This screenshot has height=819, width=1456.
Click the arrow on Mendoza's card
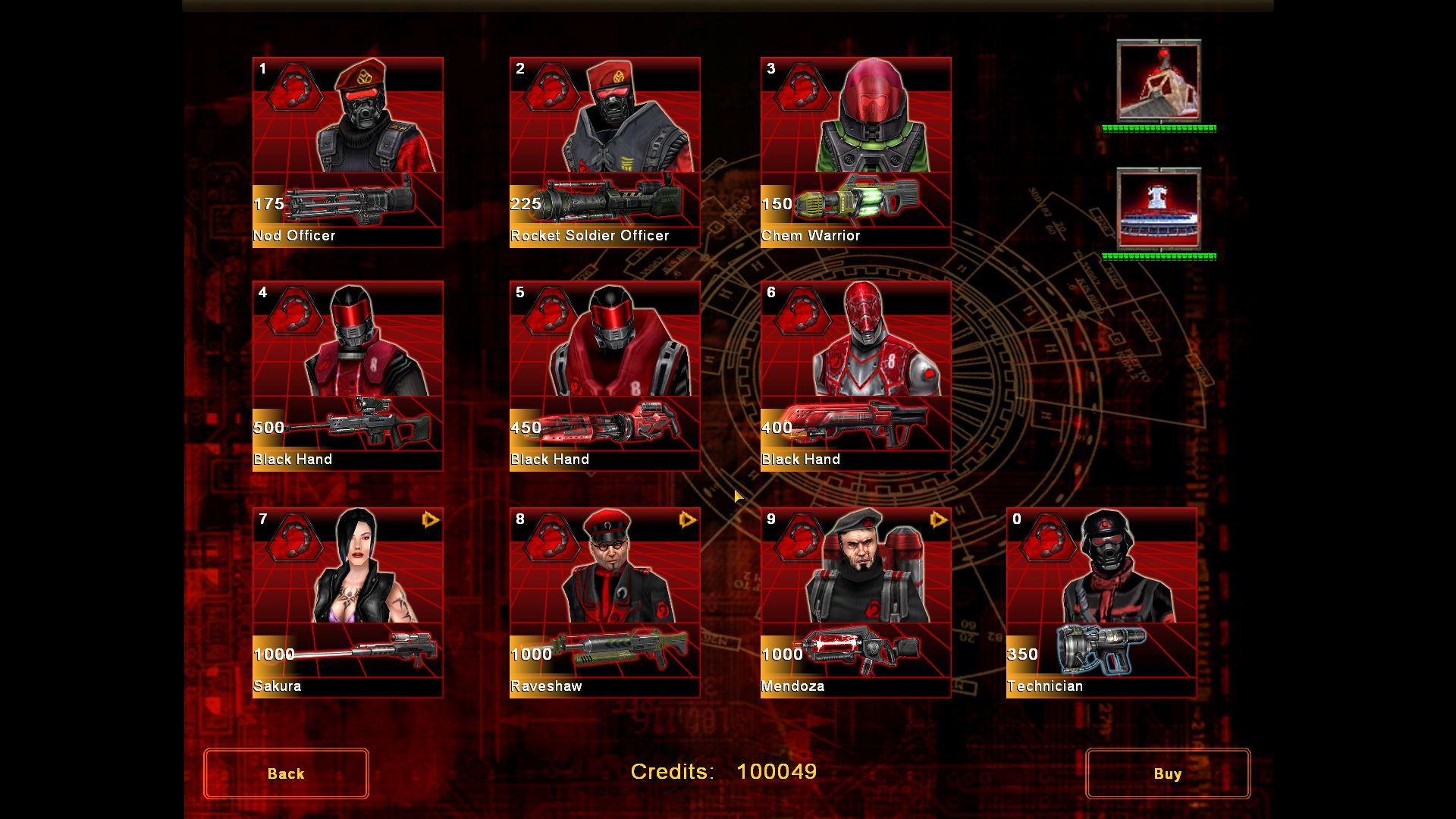[x=939, y=519]
